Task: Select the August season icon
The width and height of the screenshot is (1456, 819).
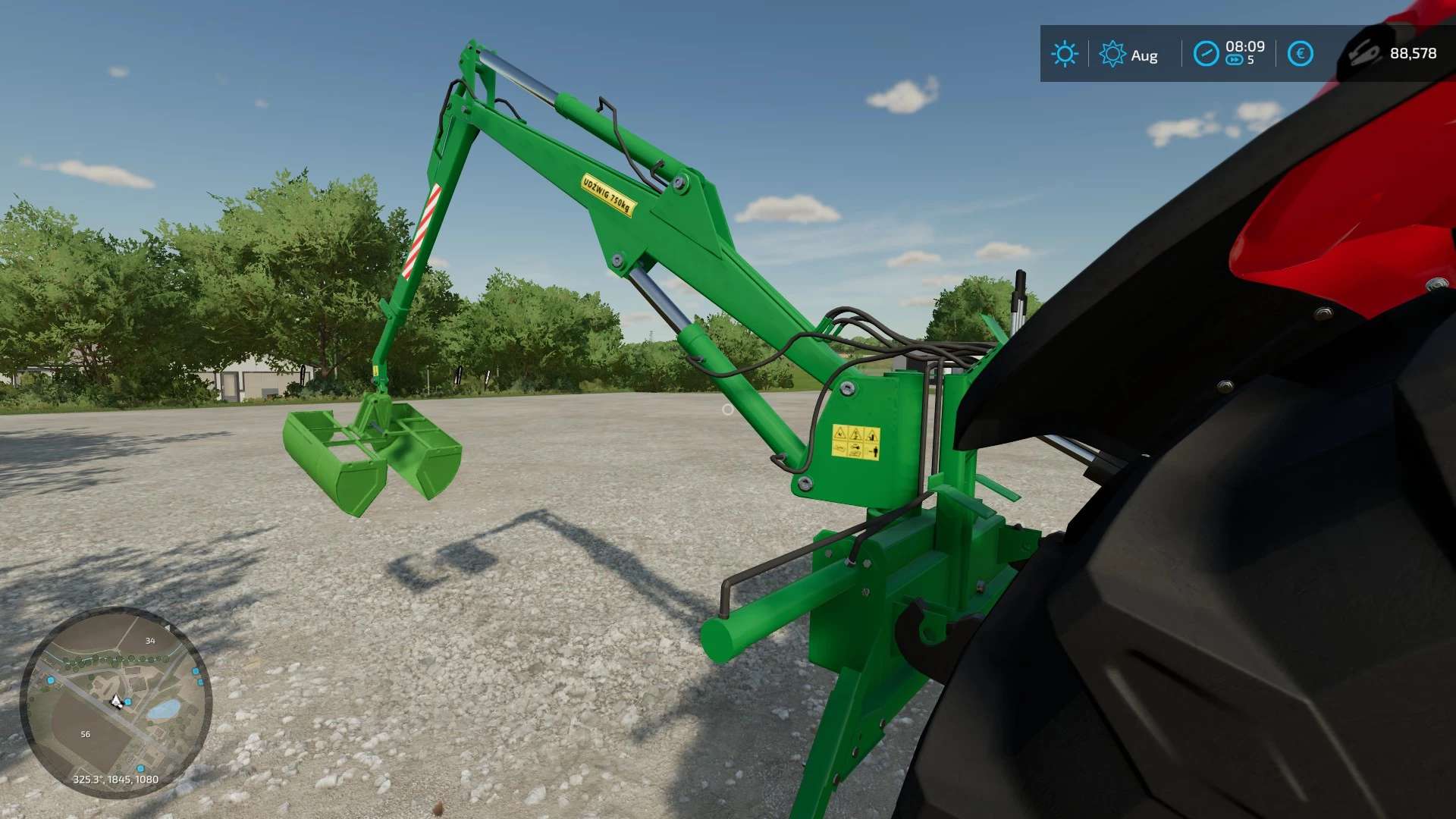Action: (x=1112, y=54)
